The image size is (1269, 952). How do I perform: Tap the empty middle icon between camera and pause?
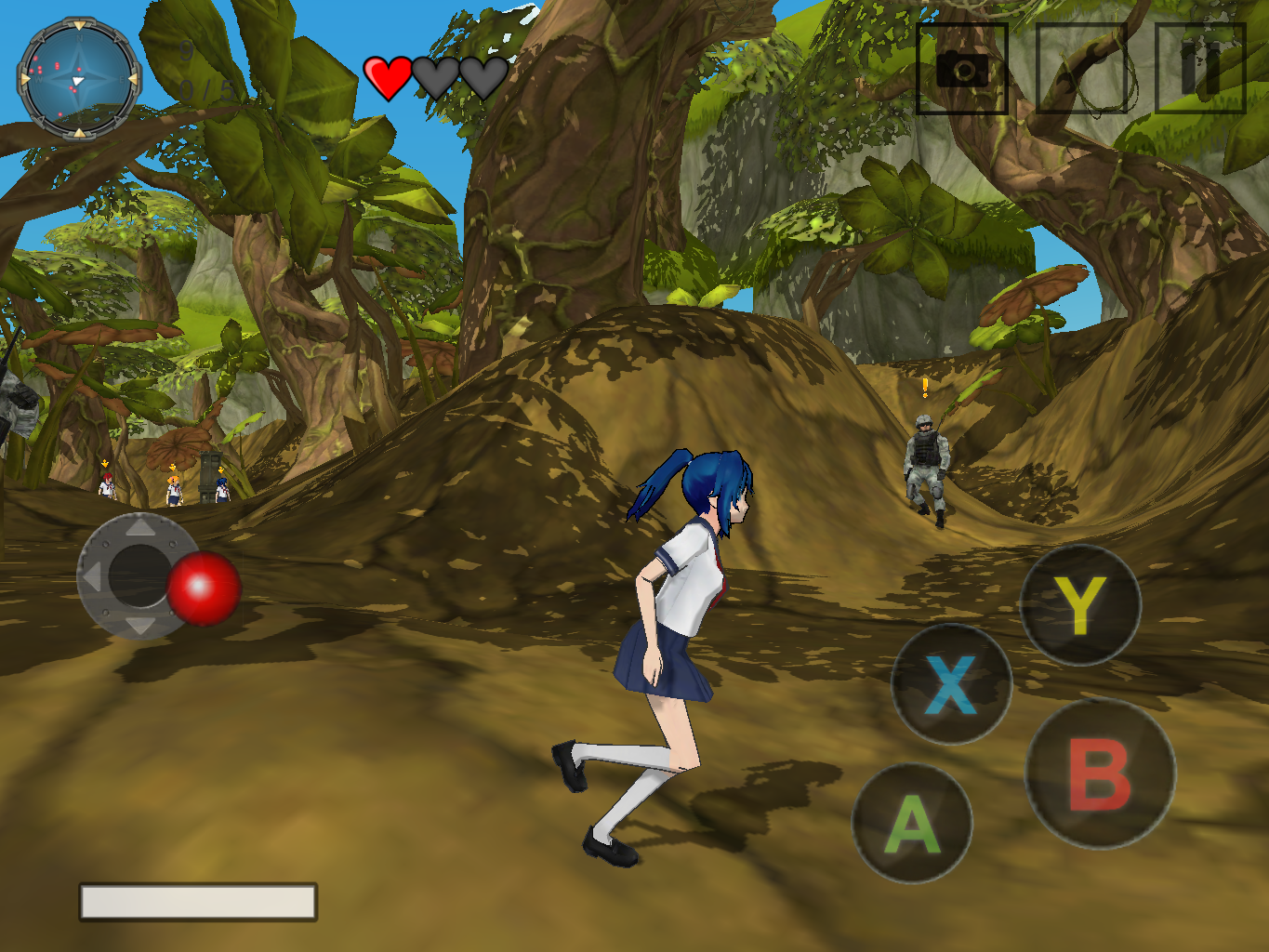[1081, 69]
